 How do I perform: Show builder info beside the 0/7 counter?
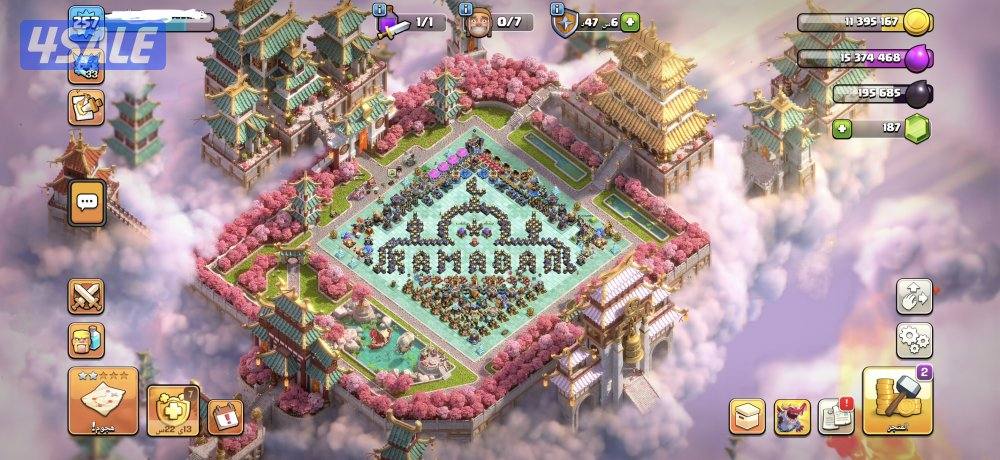point(467,9)
